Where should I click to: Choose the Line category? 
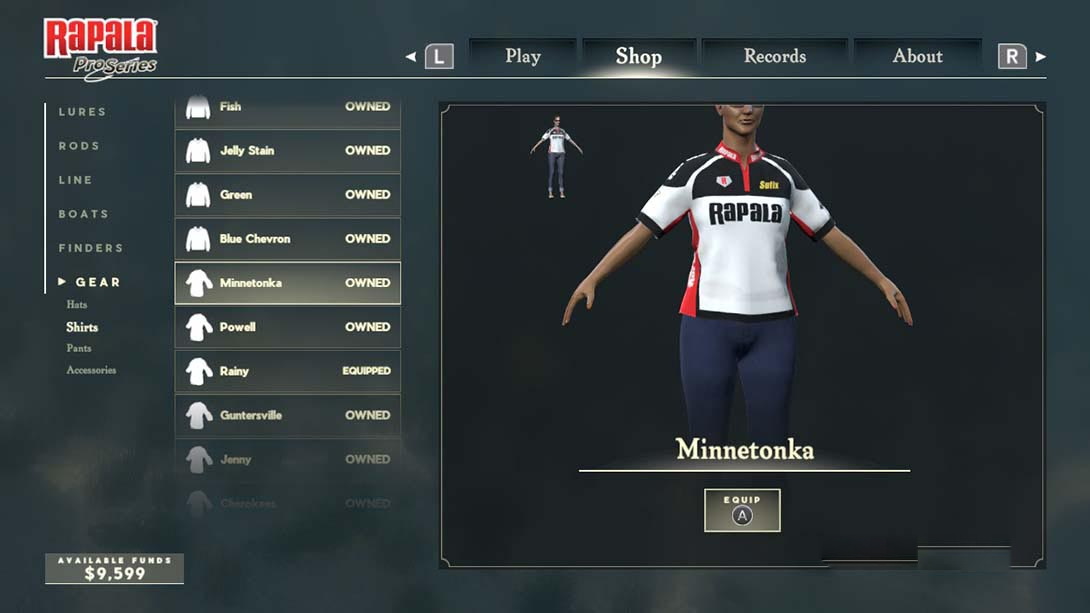tap(75, 180)
